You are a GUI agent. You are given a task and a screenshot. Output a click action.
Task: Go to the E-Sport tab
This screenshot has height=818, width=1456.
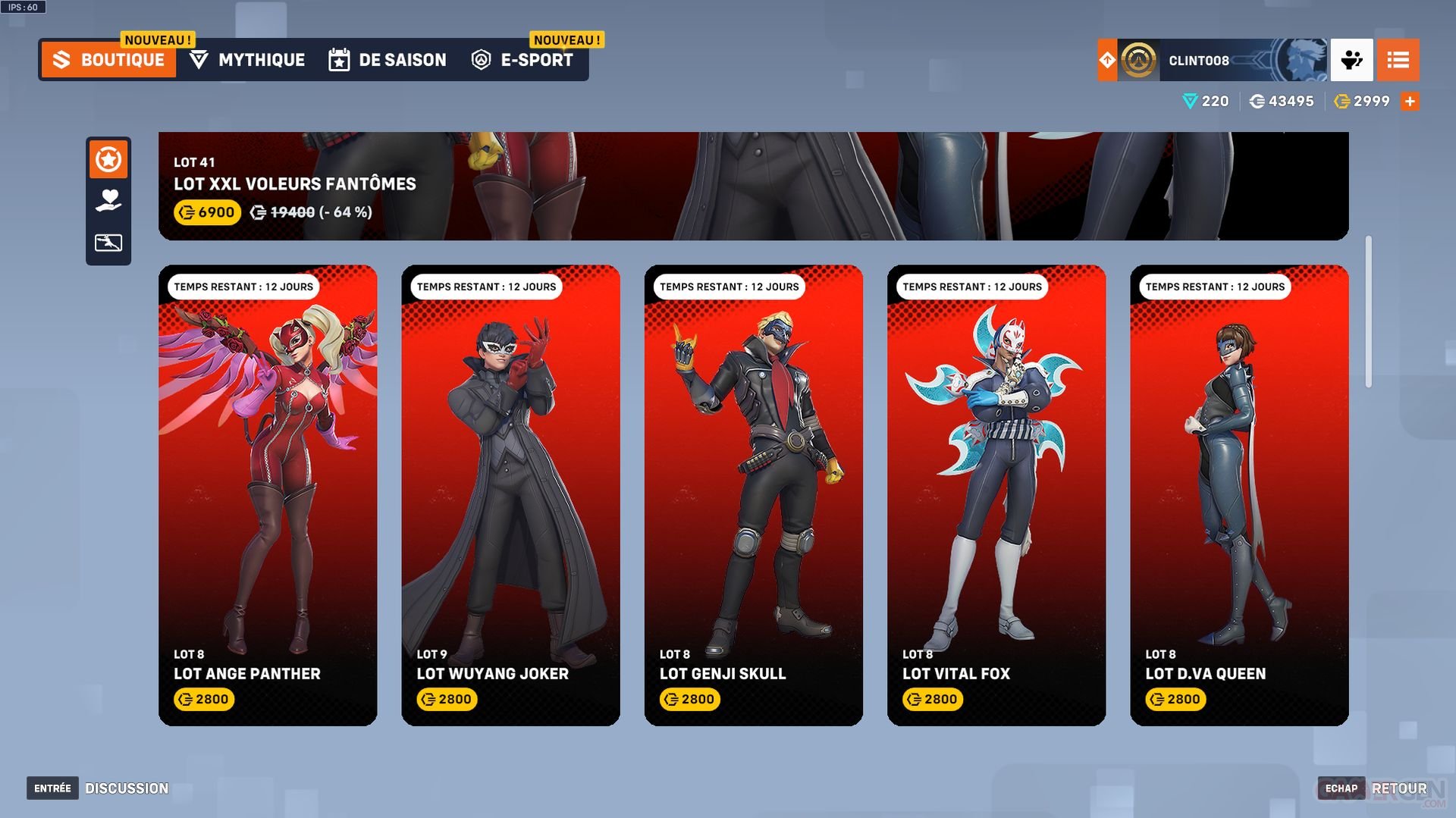(x=522, y=60)
